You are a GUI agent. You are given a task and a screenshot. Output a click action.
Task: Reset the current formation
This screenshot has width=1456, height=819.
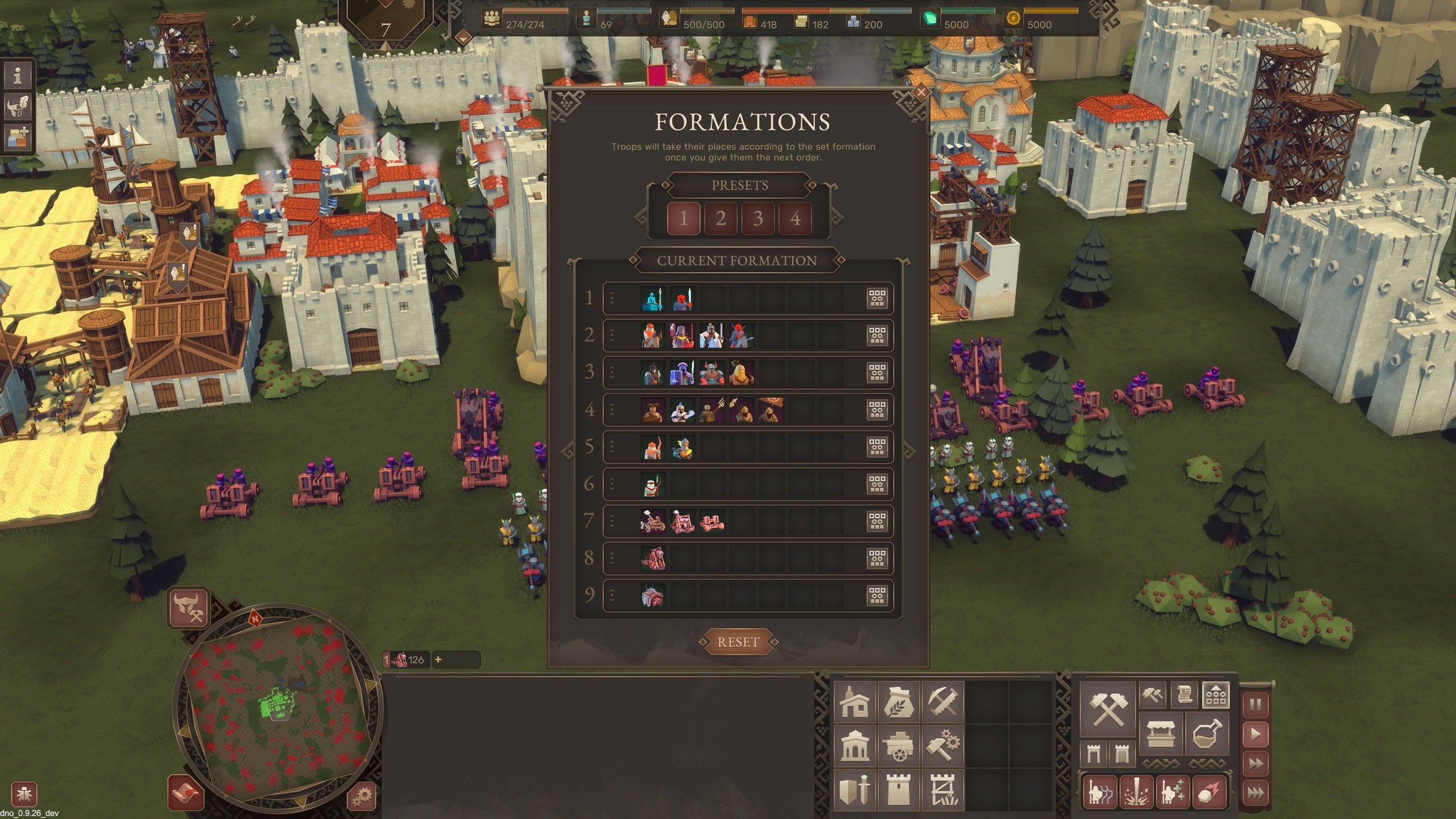point(738,642)
